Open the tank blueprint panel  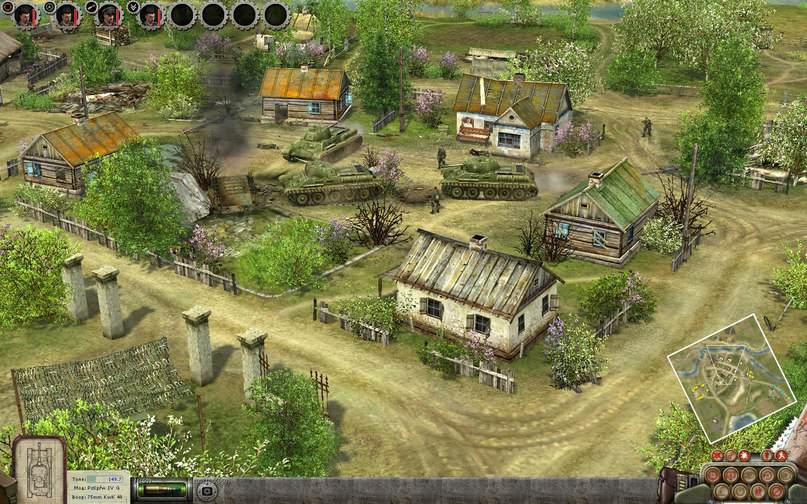[x=39, y=470]
